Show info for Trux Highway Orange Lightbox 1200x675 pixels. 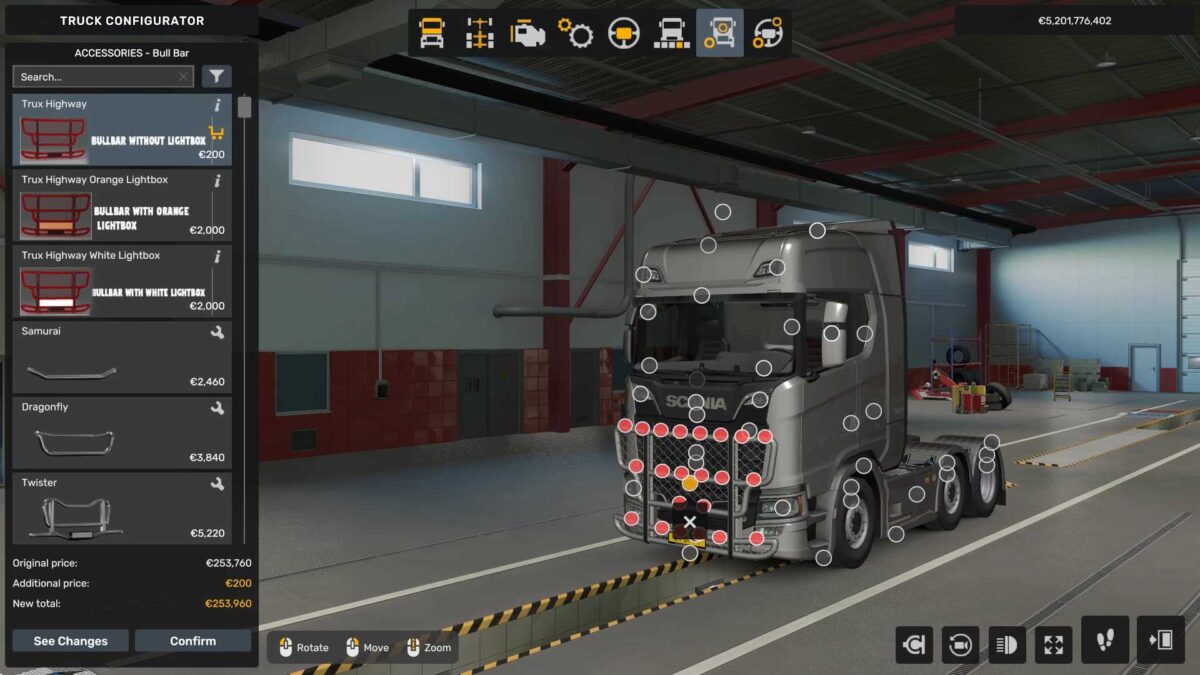click(x=217, y=181)
